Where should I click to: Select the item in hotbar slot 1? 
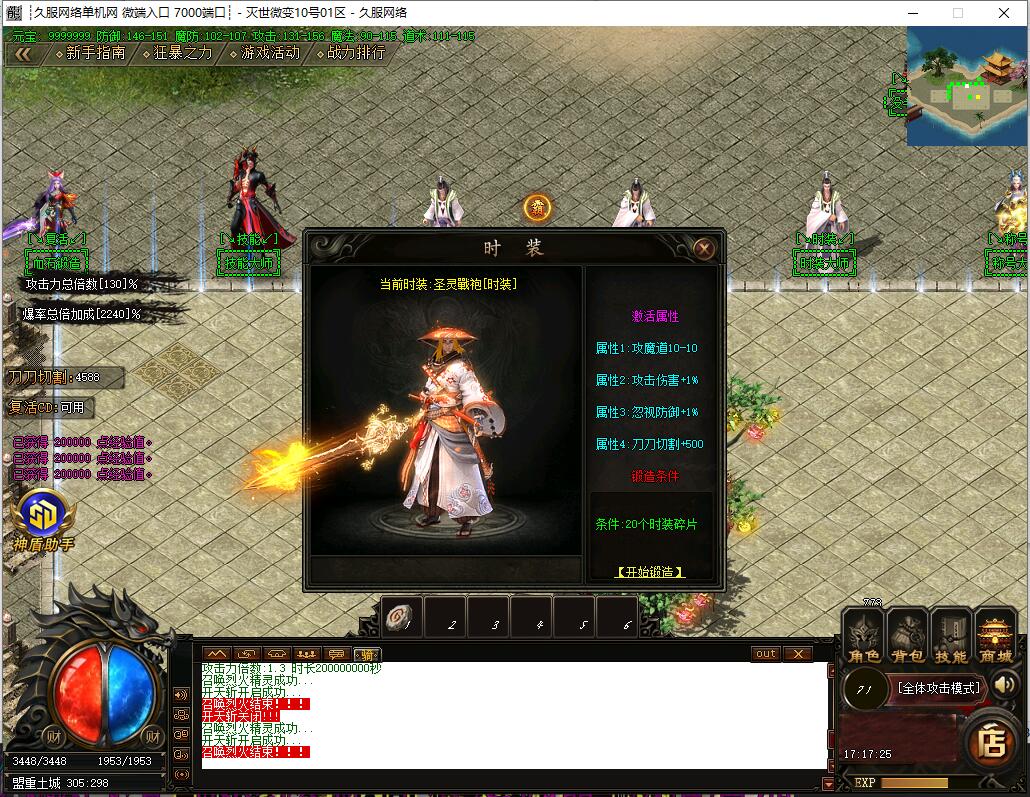[402, 618]
